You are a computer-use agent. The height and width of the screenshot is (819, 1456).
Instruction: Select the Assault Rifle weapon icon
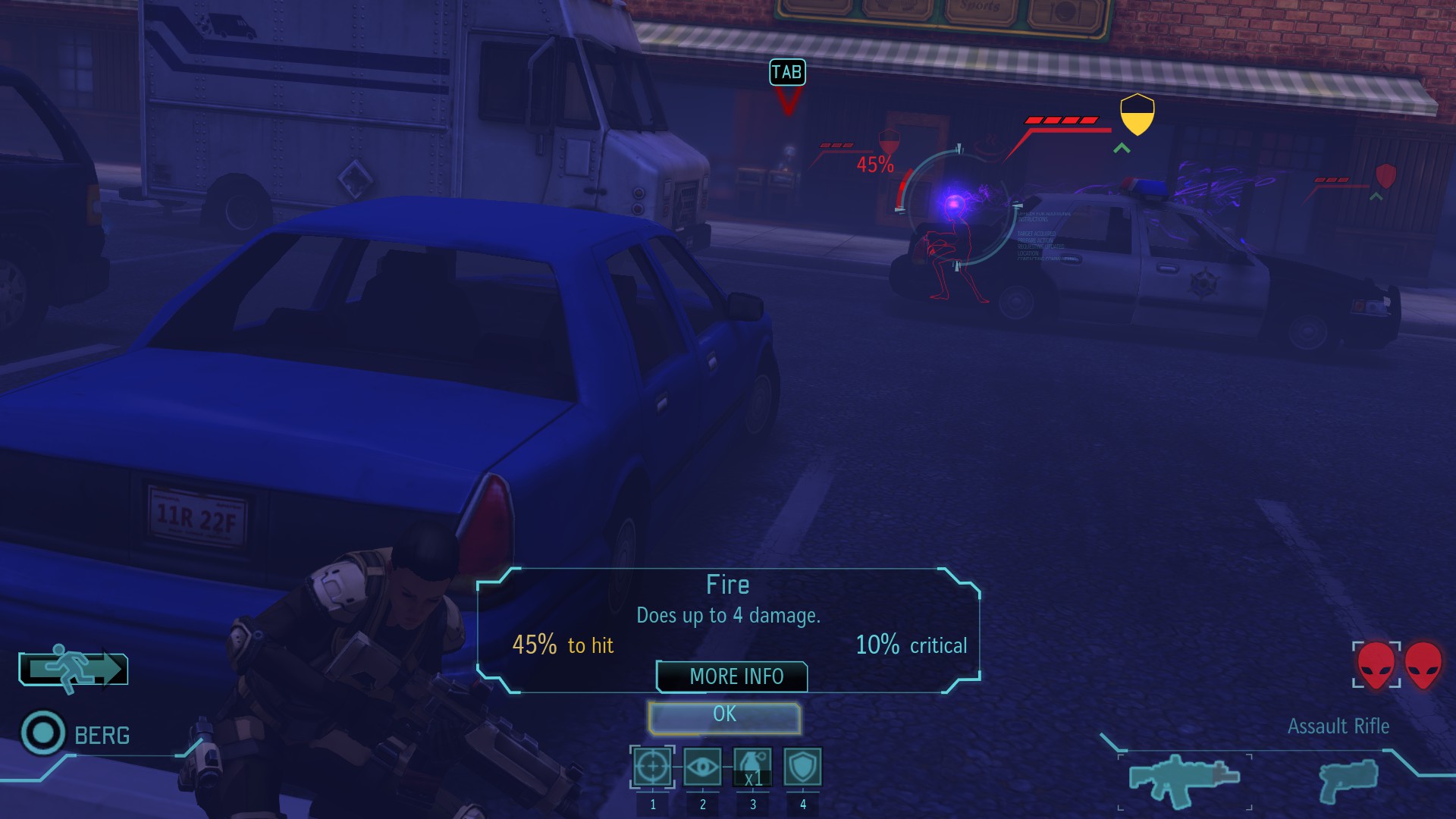(1184, 780)
